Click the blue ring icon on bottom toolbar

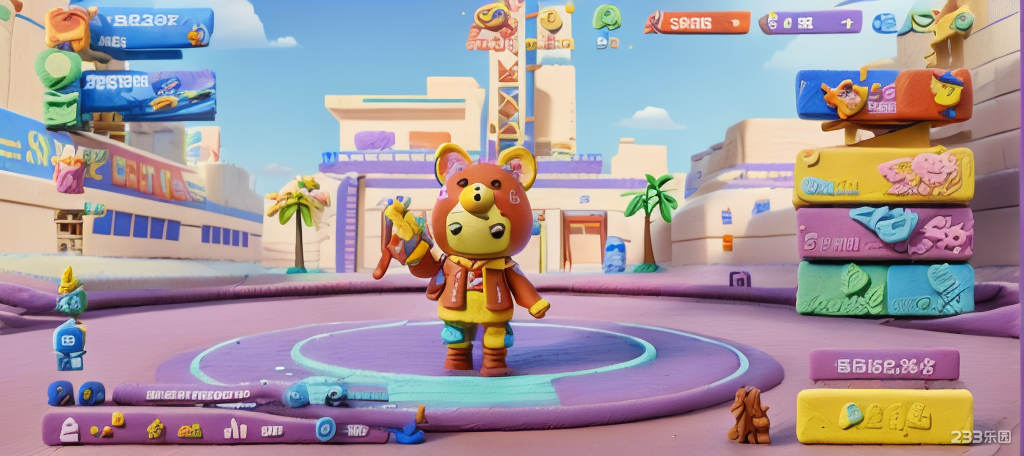tap(325, 429)
